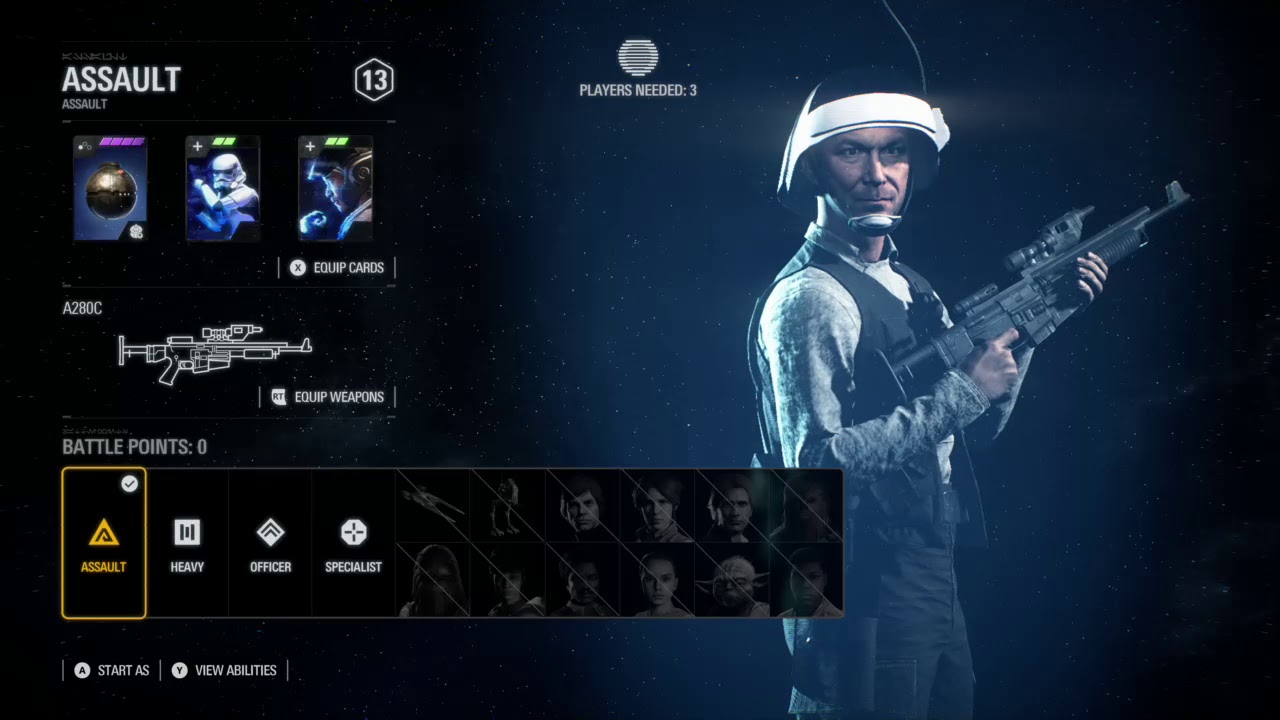
Task: Select the Assault class tile
Action: point(104,543)
